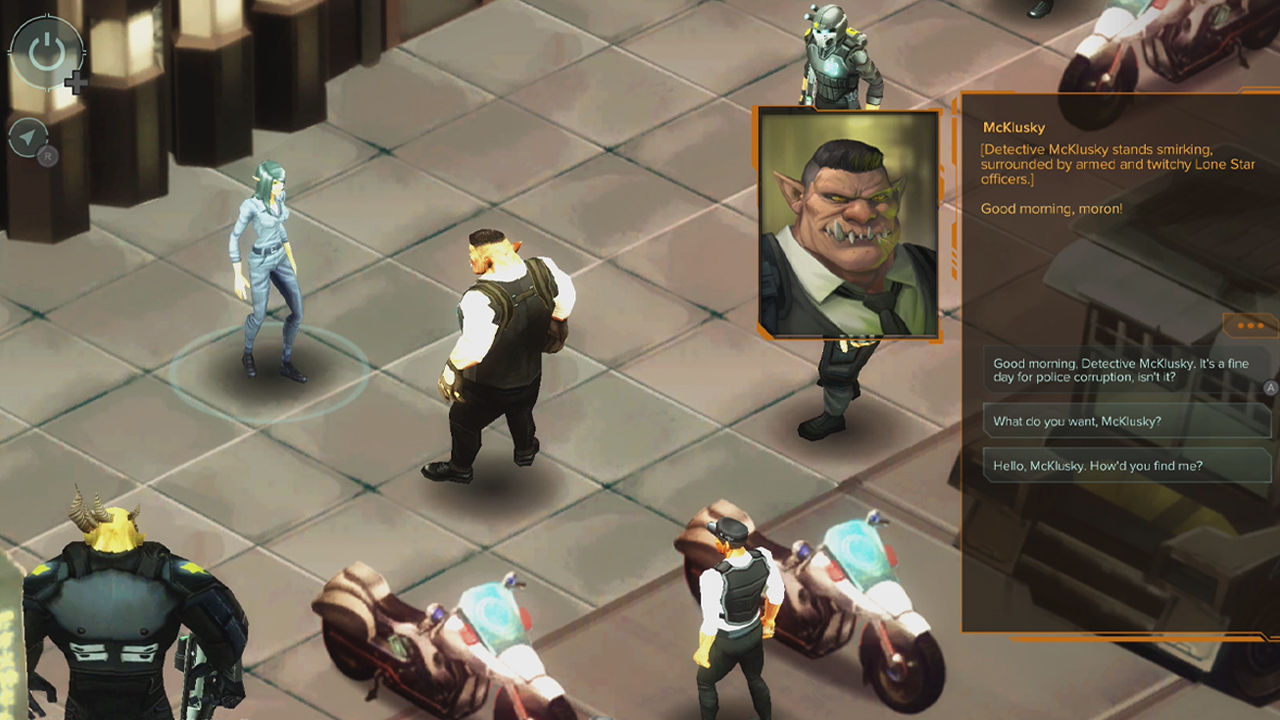Image resolution: width=1280 pixels, height=720 pixels.
Task: Click the circular A button prompt
Action: (x=1271, y=388)
